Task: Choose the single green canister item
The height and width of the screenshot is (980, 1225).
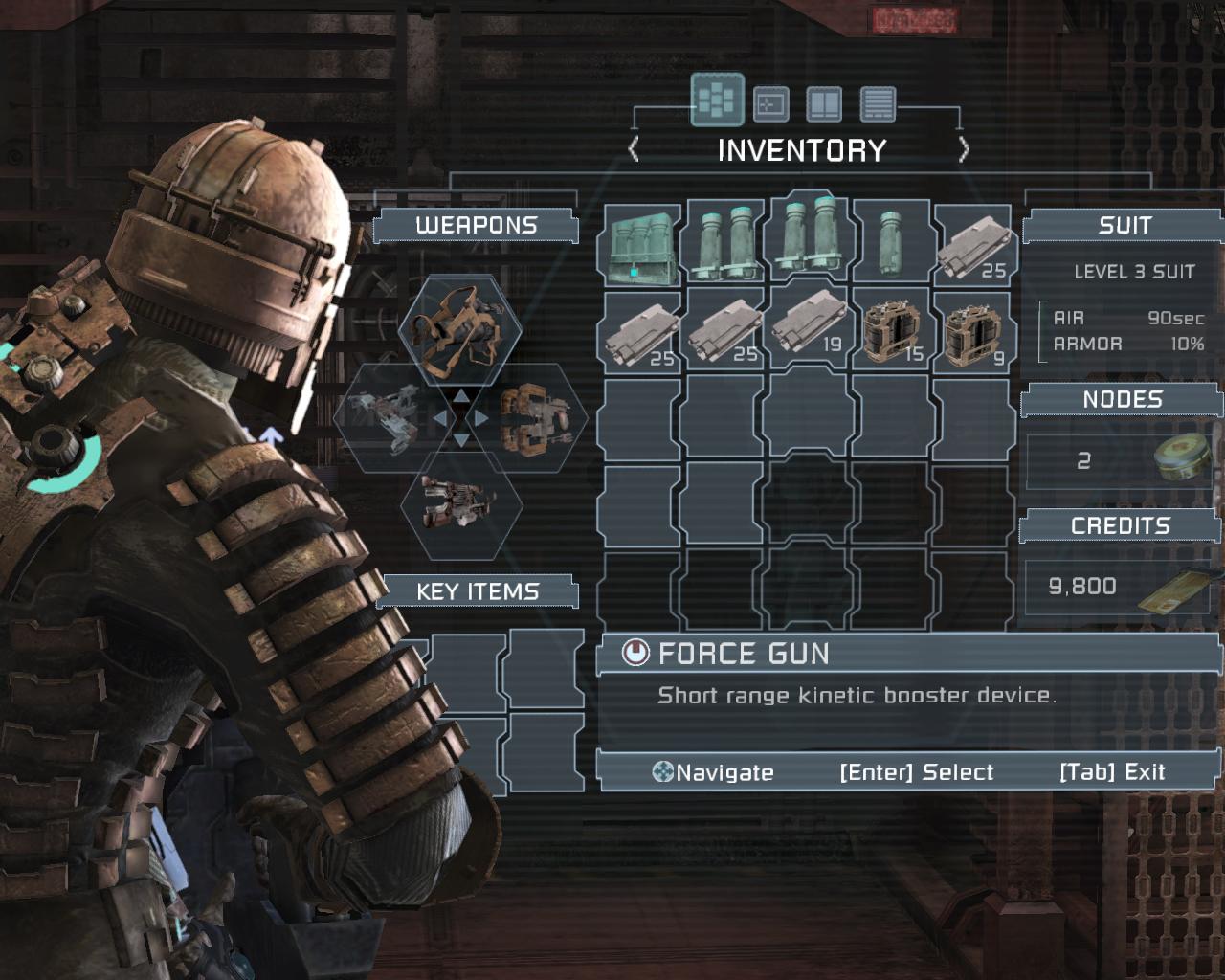Action: pyautogui.click(x=891, y=243)
